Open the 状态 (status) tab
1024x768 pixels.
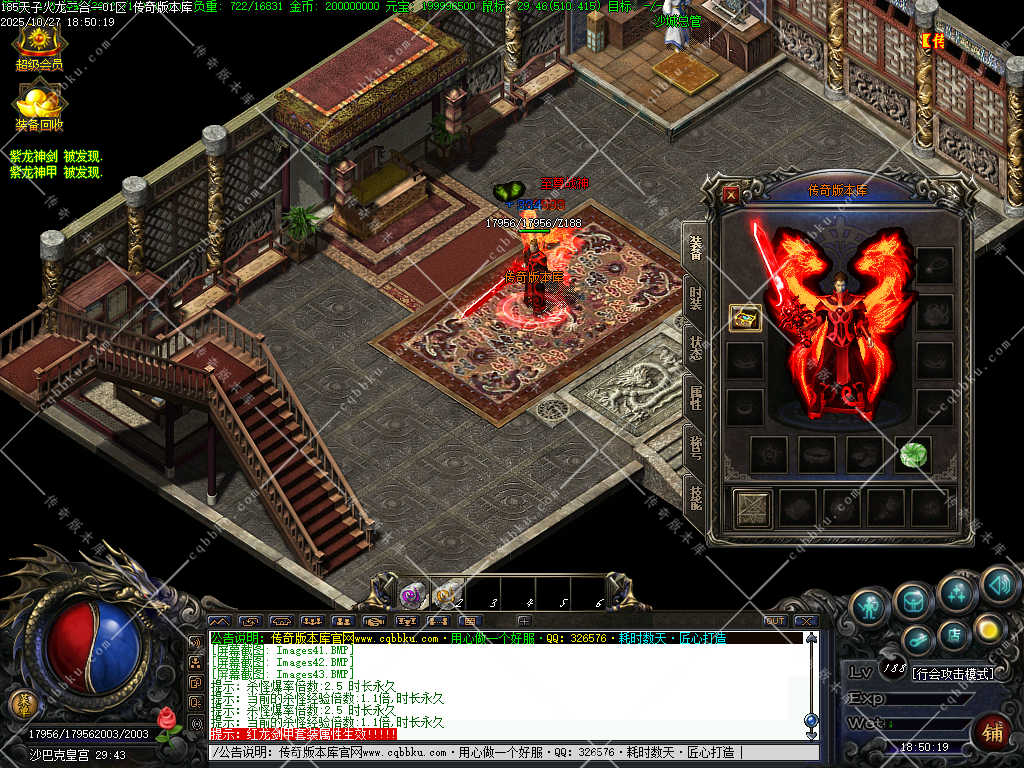coord(696,347)
